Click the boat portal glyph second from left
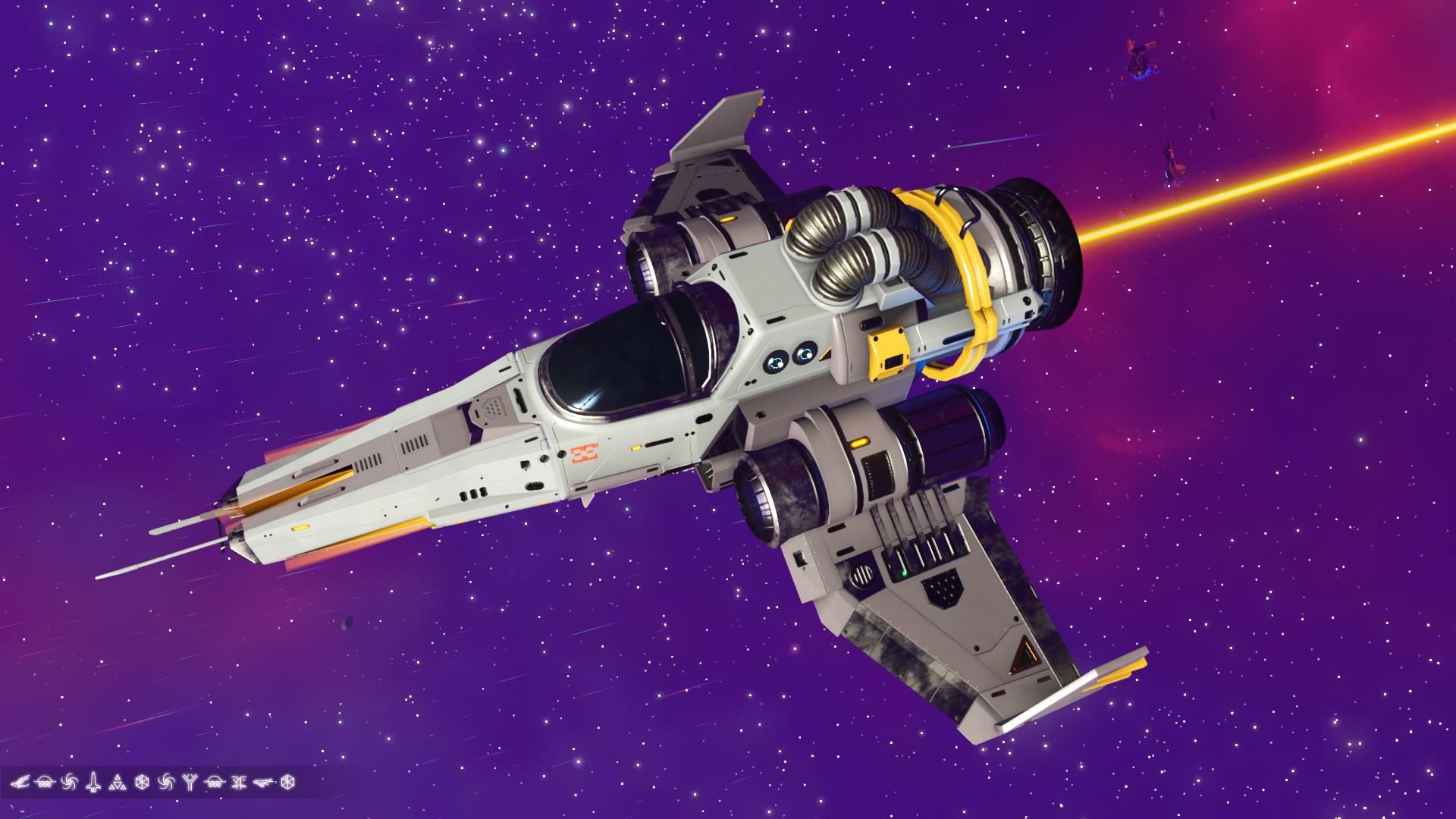 point(45,783)
